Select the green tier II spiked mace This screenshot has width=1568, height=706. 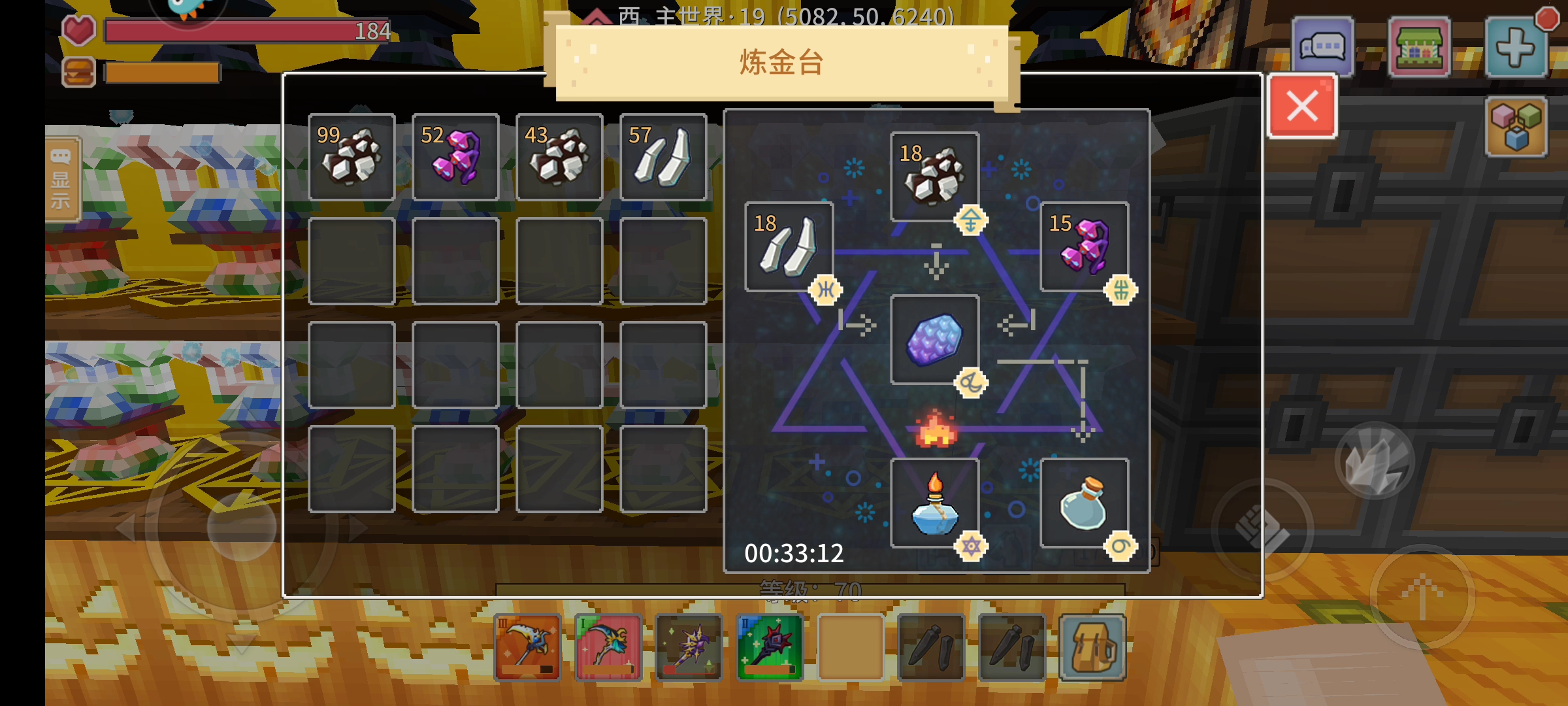pyautogui.click(x=769, y=647)
